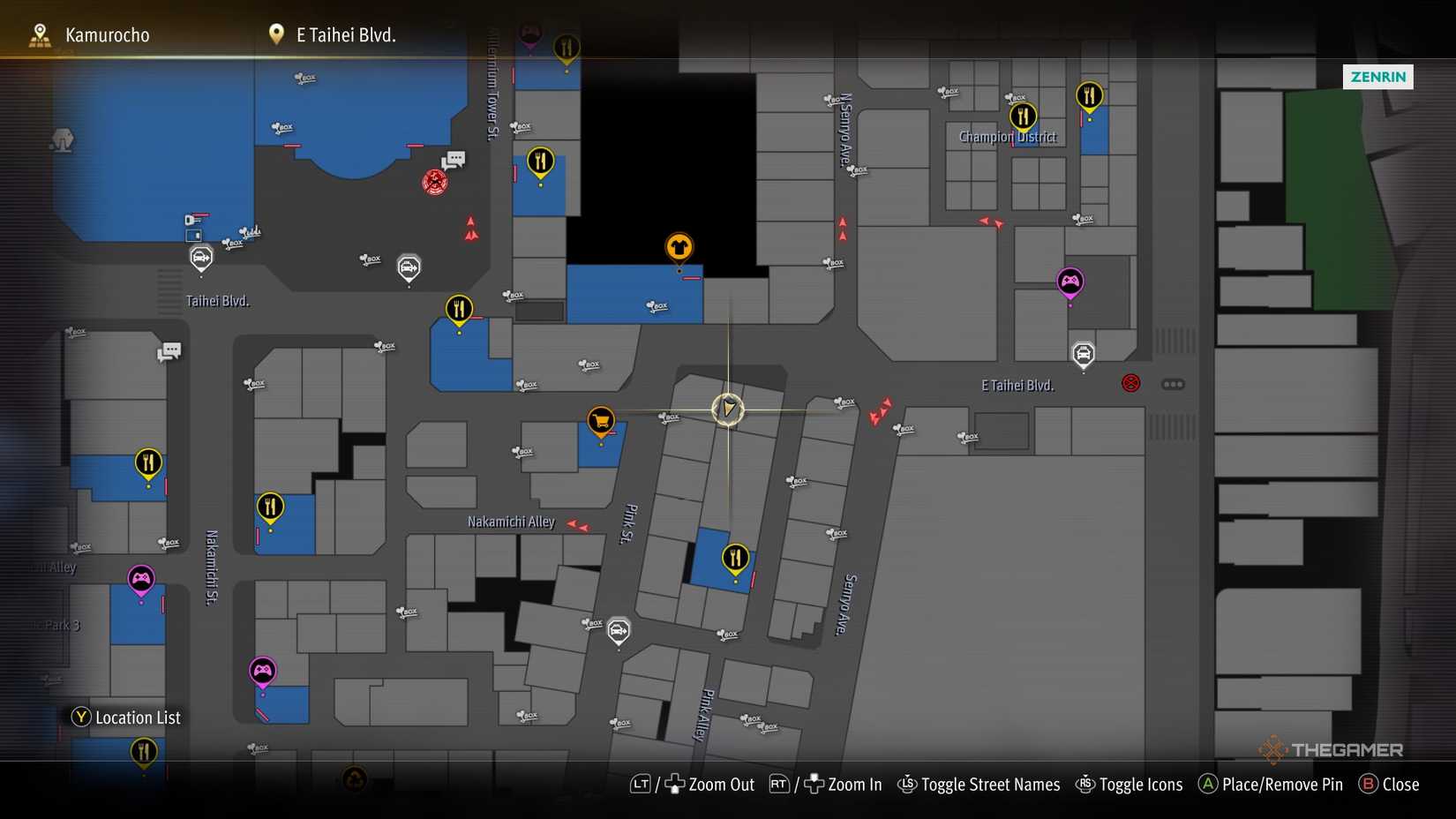This screenshot has height=819, width=1456.
Task: Click the chat bubble icon on Taihei Blvd.
Action: (169, 350)
